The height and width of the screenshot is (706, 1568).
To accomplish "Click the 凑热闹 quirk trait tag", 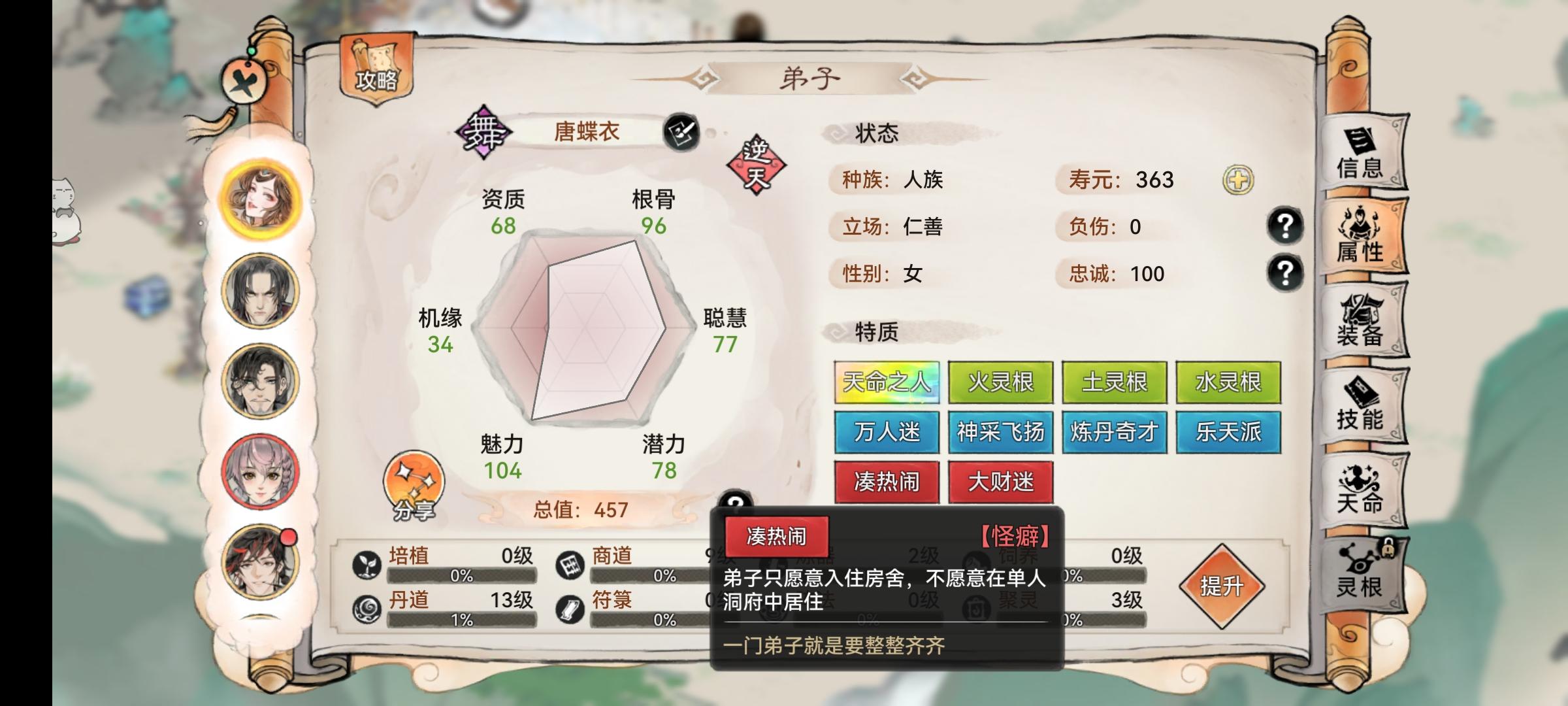I will (x=886, y=482).
